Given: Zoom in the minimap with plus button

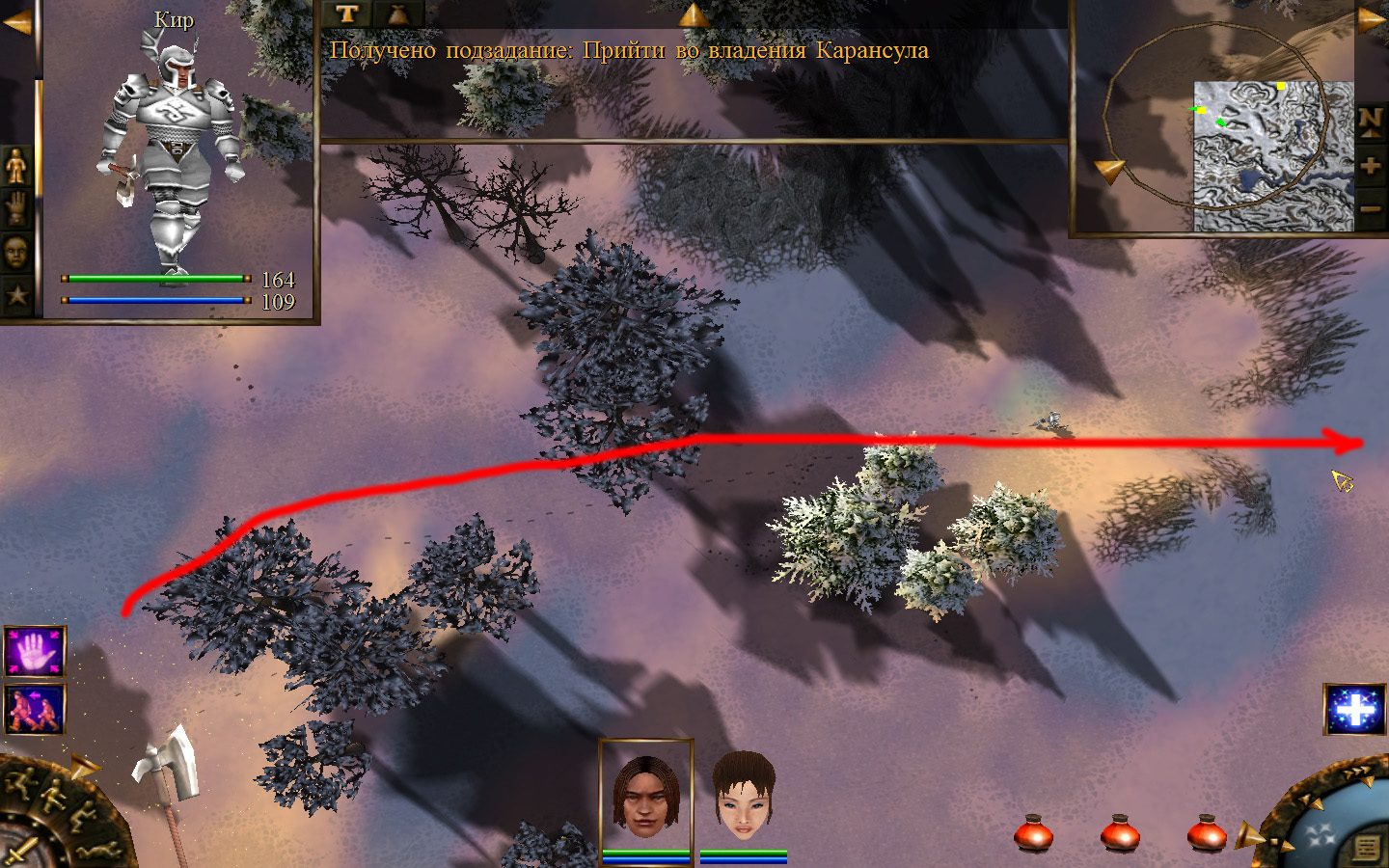Looking at the screenshot, I should coord(1371,165).
